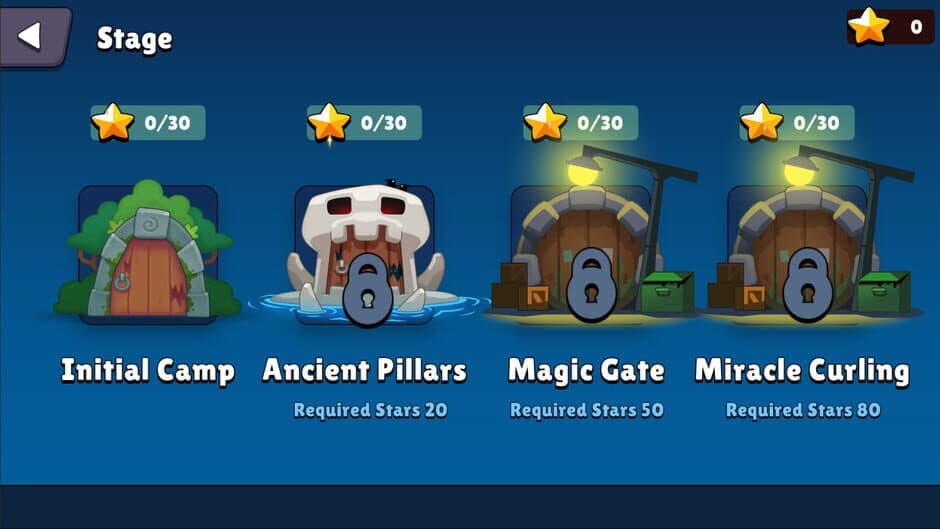Choose the locked Ancient Pillars stage
Viewport: 940px width, 529px height.
[x=365, y=255]
